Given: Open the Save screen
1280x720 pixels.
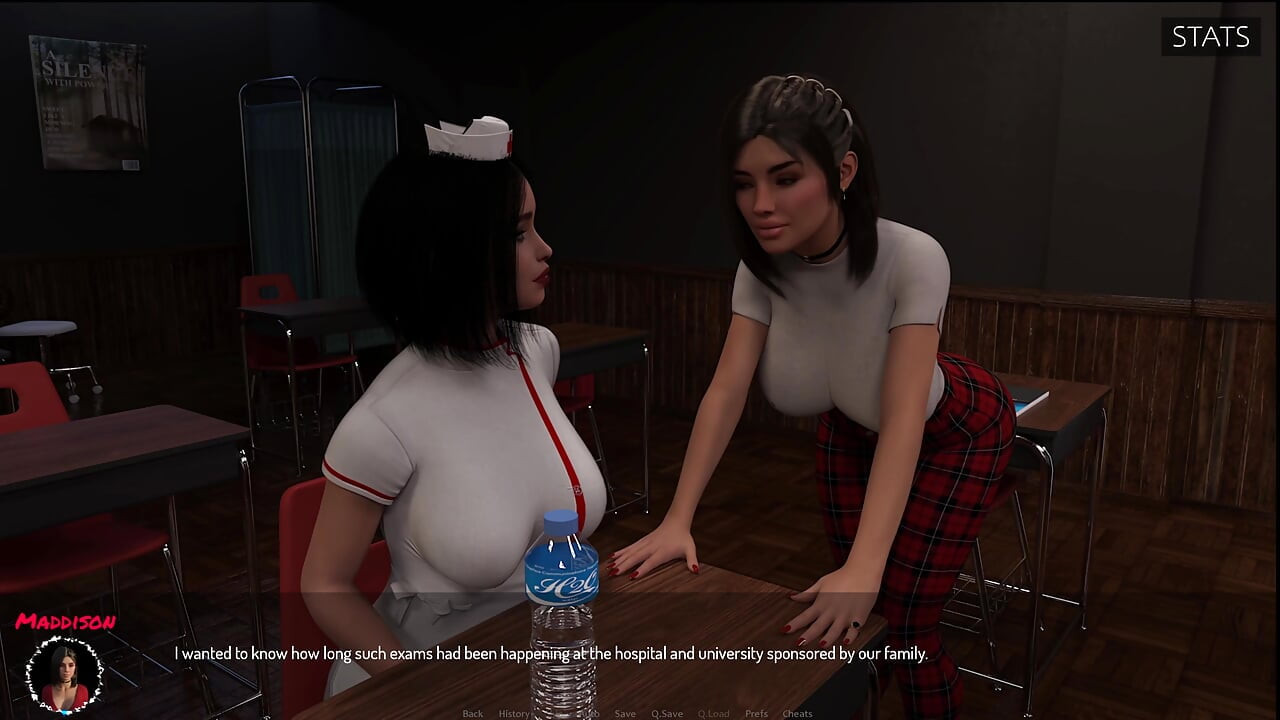Looking at the screenshot, I should click(625, 713).
